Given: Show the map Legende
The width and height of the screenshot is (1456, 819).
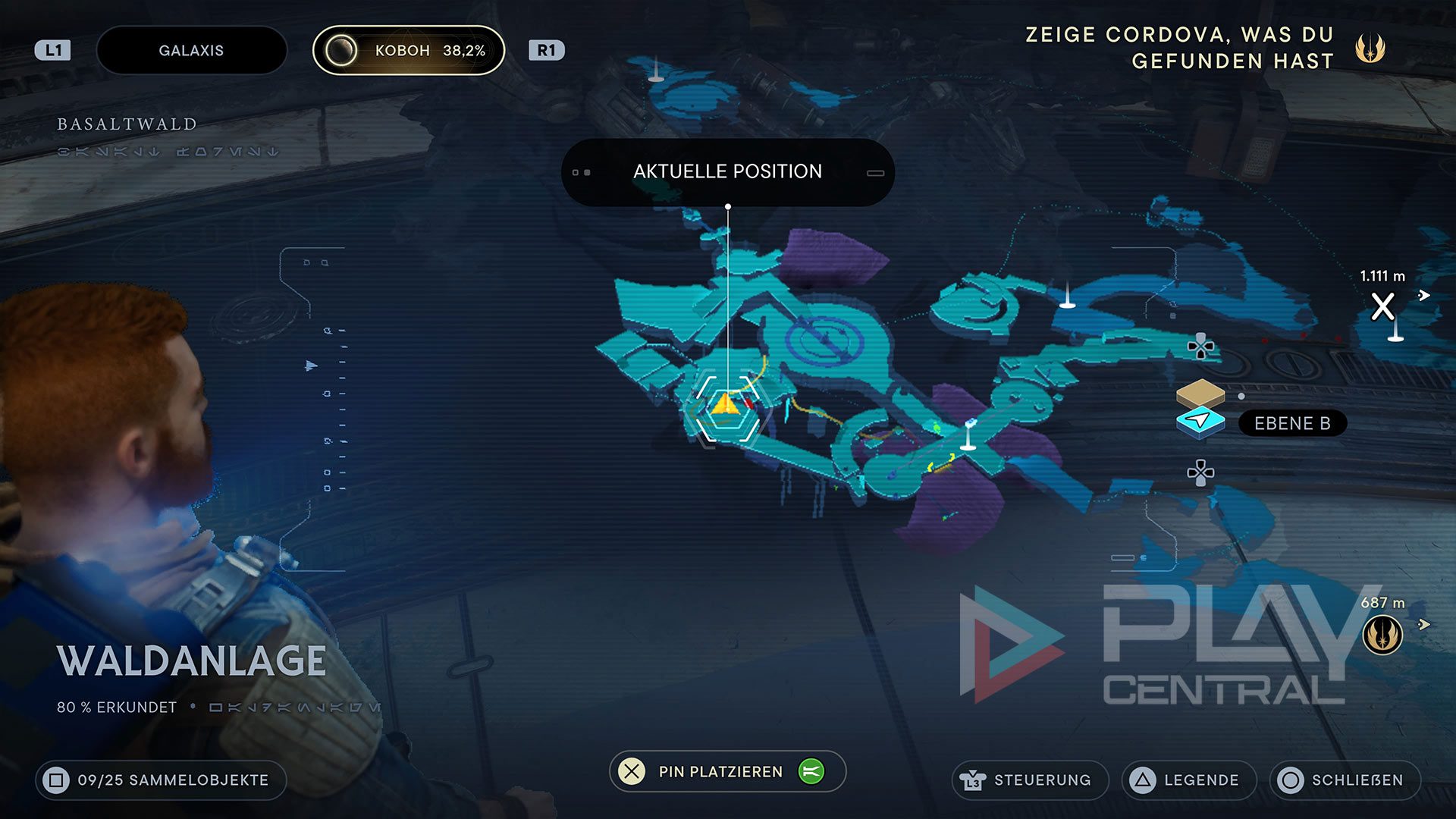Looking at the screenshot, I should pyautogui.click(x=1188, y=780).
